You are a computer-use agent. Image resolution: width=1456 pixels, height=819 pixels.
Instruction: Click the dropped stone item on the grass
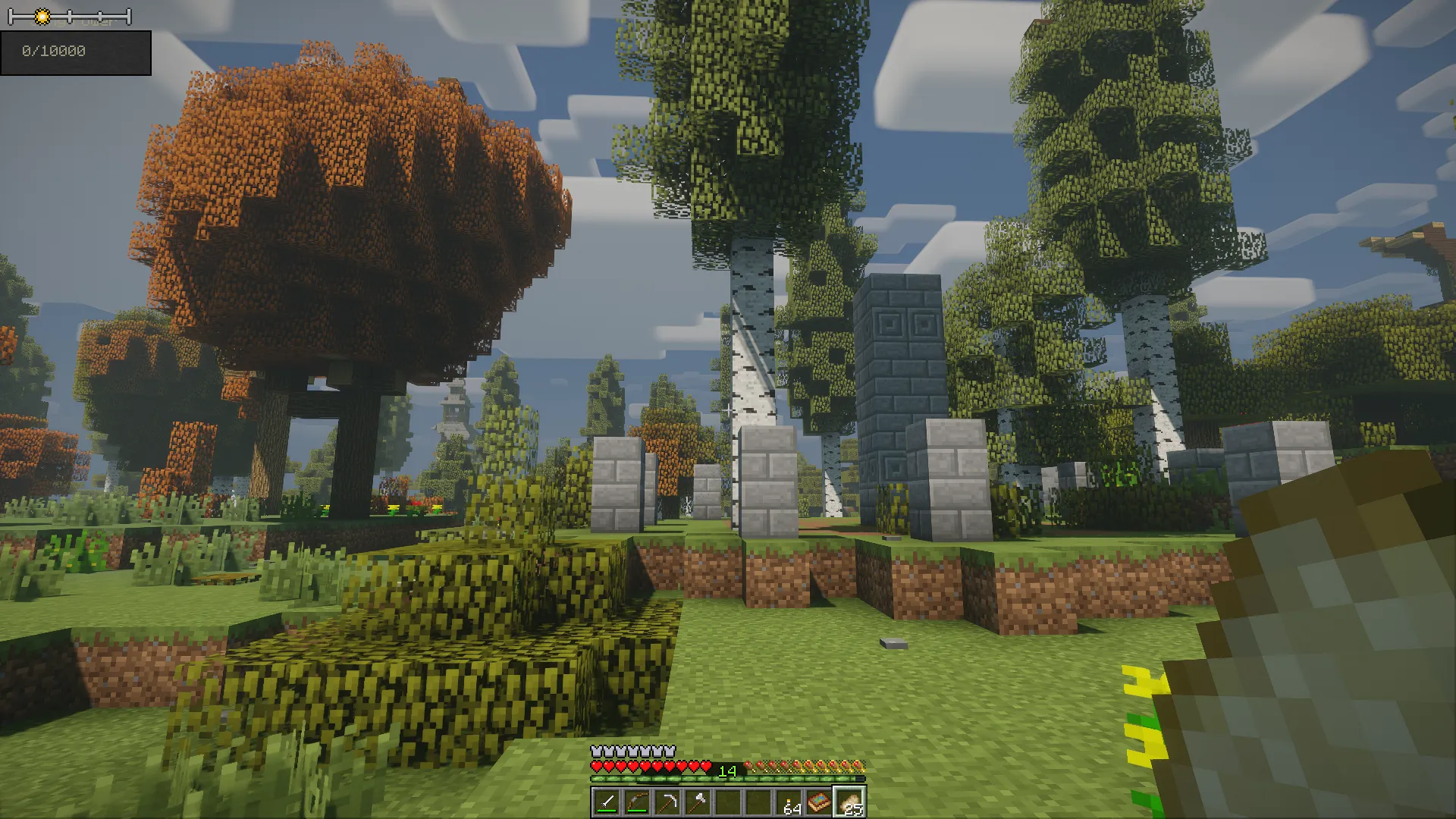click(x=893, y=643)
